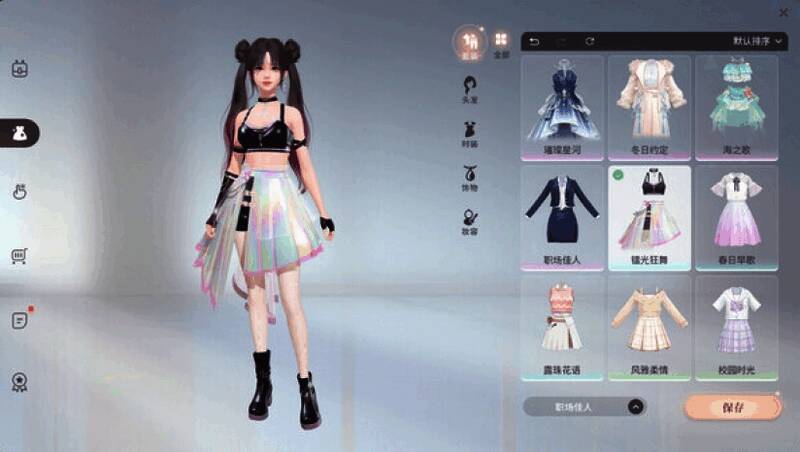The image size is (800, 452).
Task: Pick the 海之歌 teal dress
Action: 736,107
